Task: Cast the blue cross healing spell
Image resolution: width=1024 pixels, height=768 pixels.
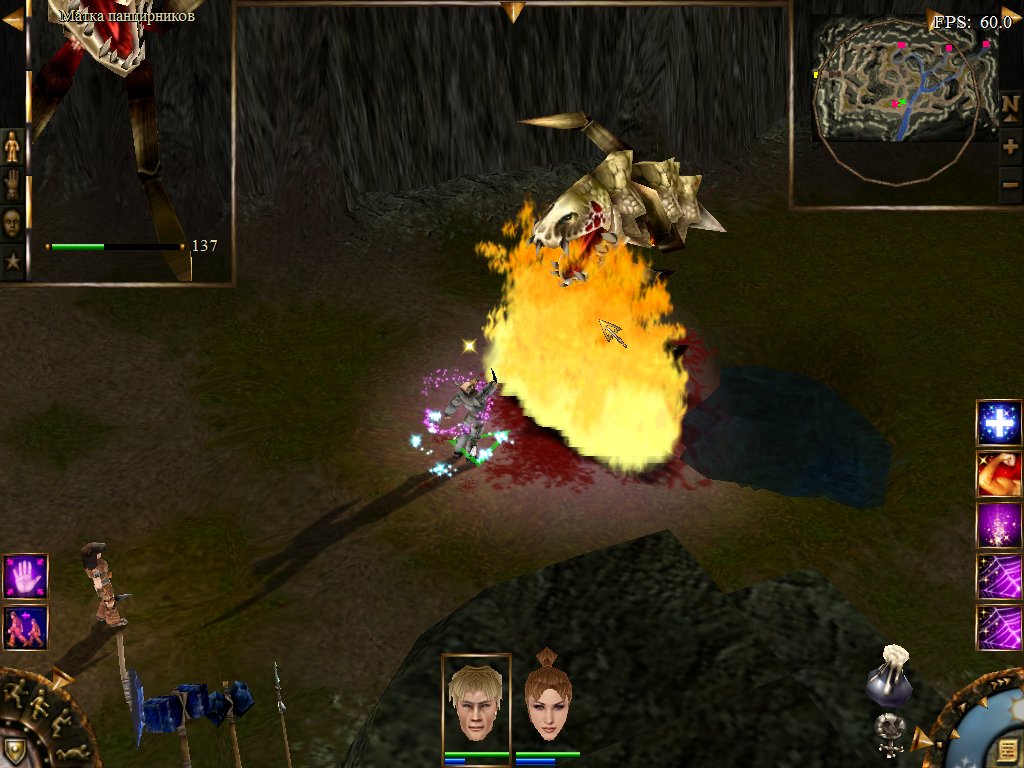Action: coord(998,423)
